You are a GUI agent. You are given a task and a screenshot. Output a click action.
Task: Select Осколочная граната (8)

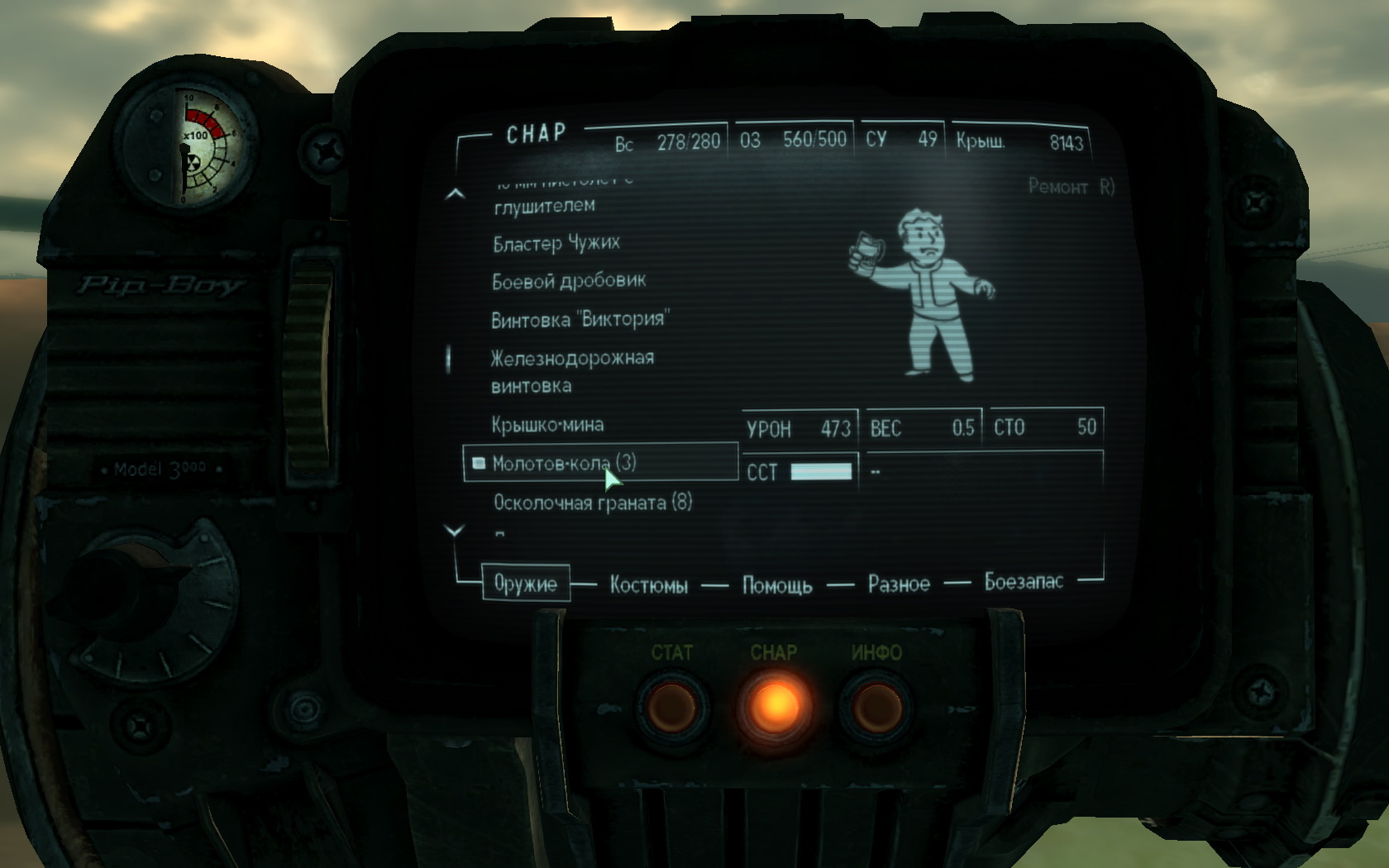[592, 503]
